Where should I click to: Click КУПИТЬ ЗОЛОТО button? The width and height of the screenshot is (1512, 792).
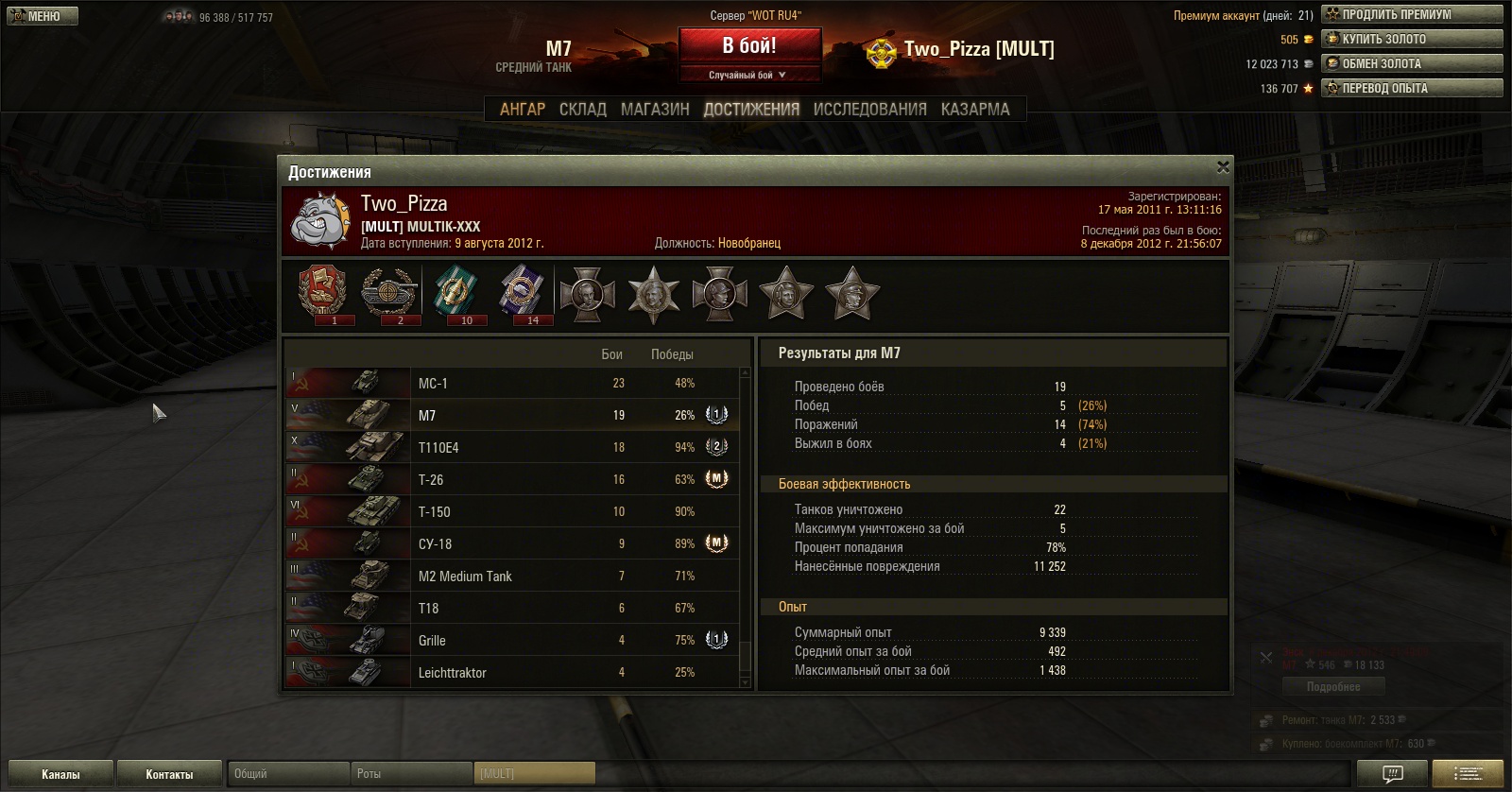coord(1411,39)
